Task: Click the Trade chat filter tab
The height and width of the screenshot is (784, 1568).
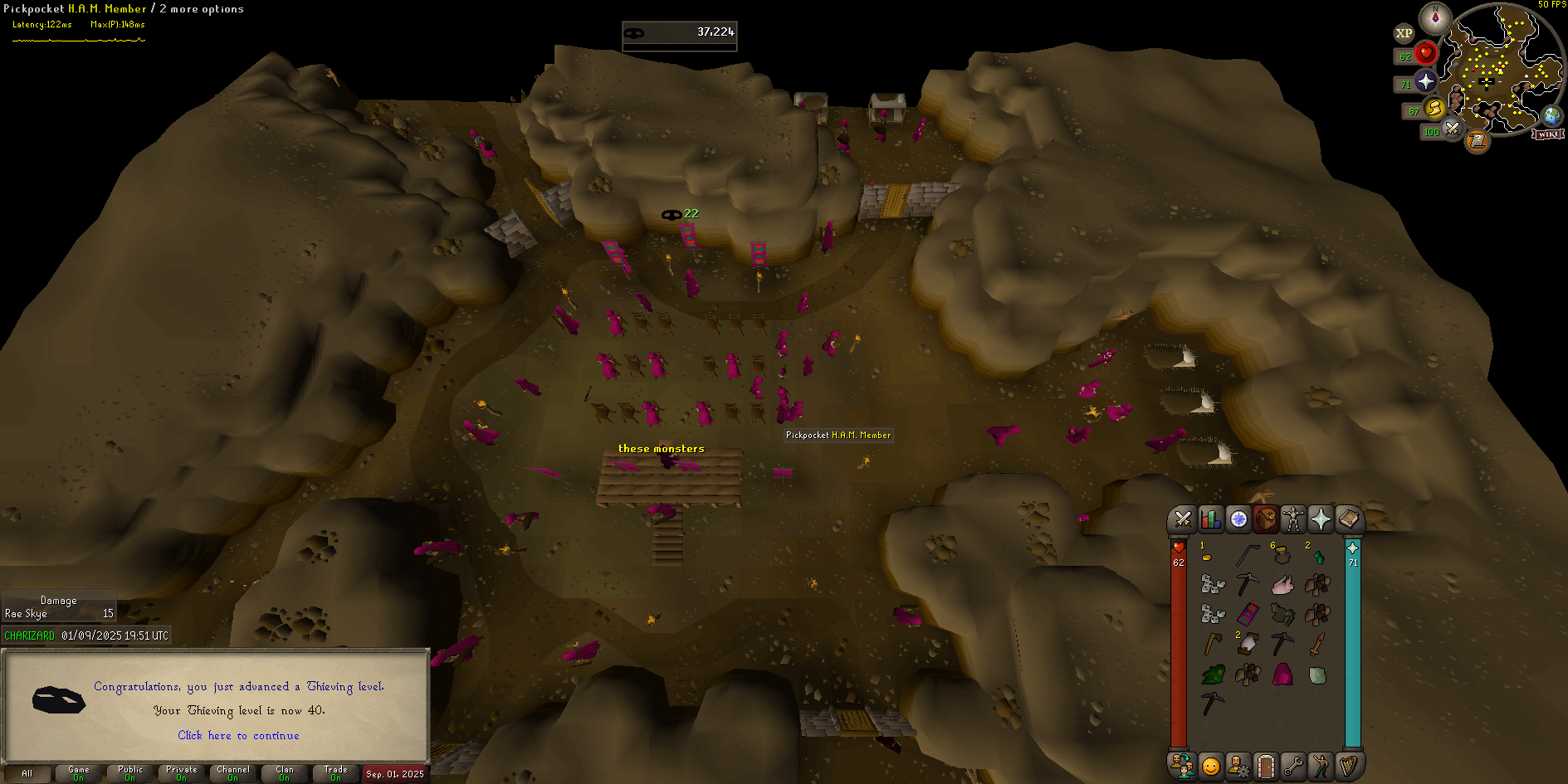Action: click(x=335, y=773)
